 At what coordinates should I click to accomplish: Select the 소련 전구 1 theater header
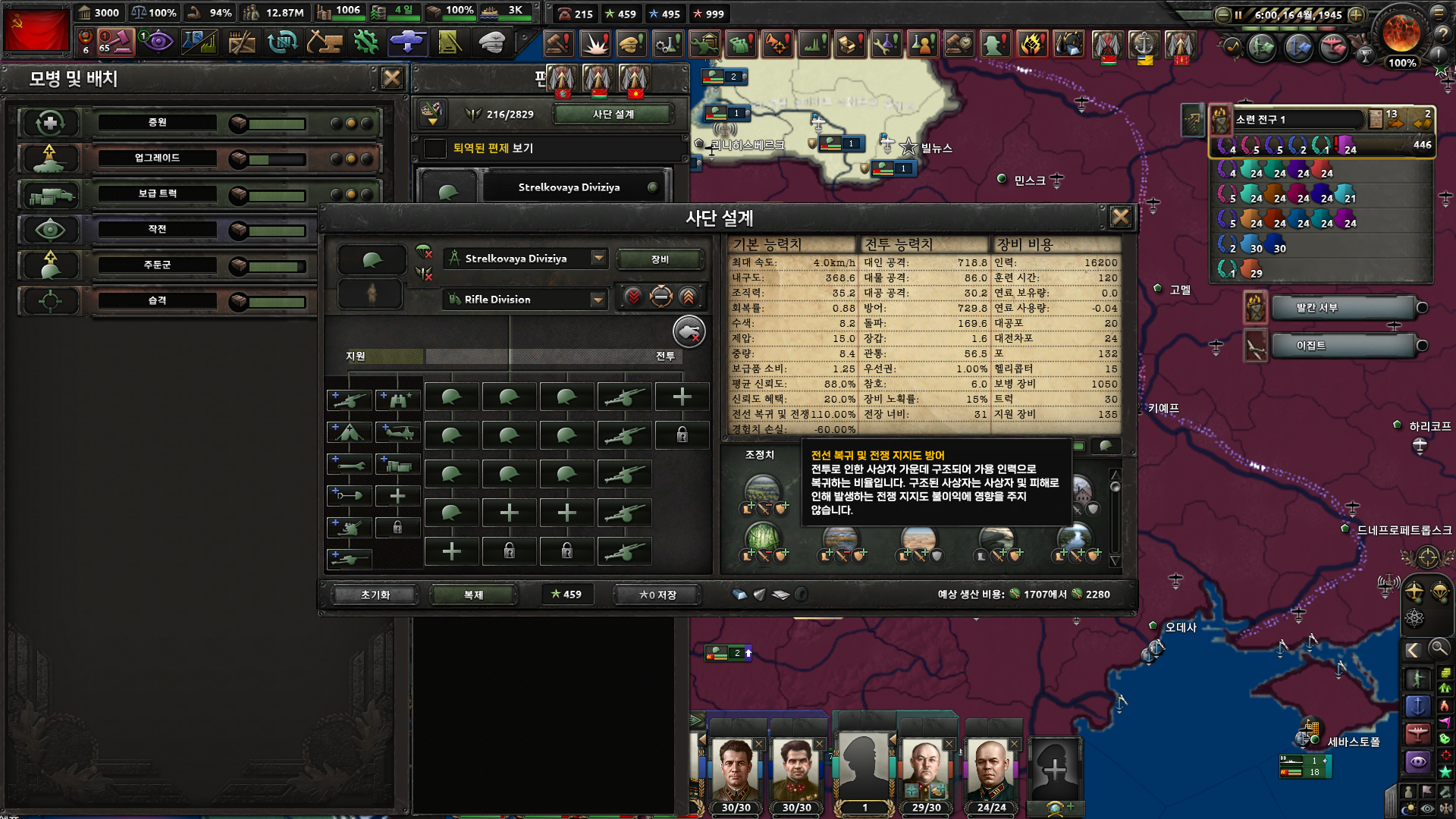[1297, 119]
